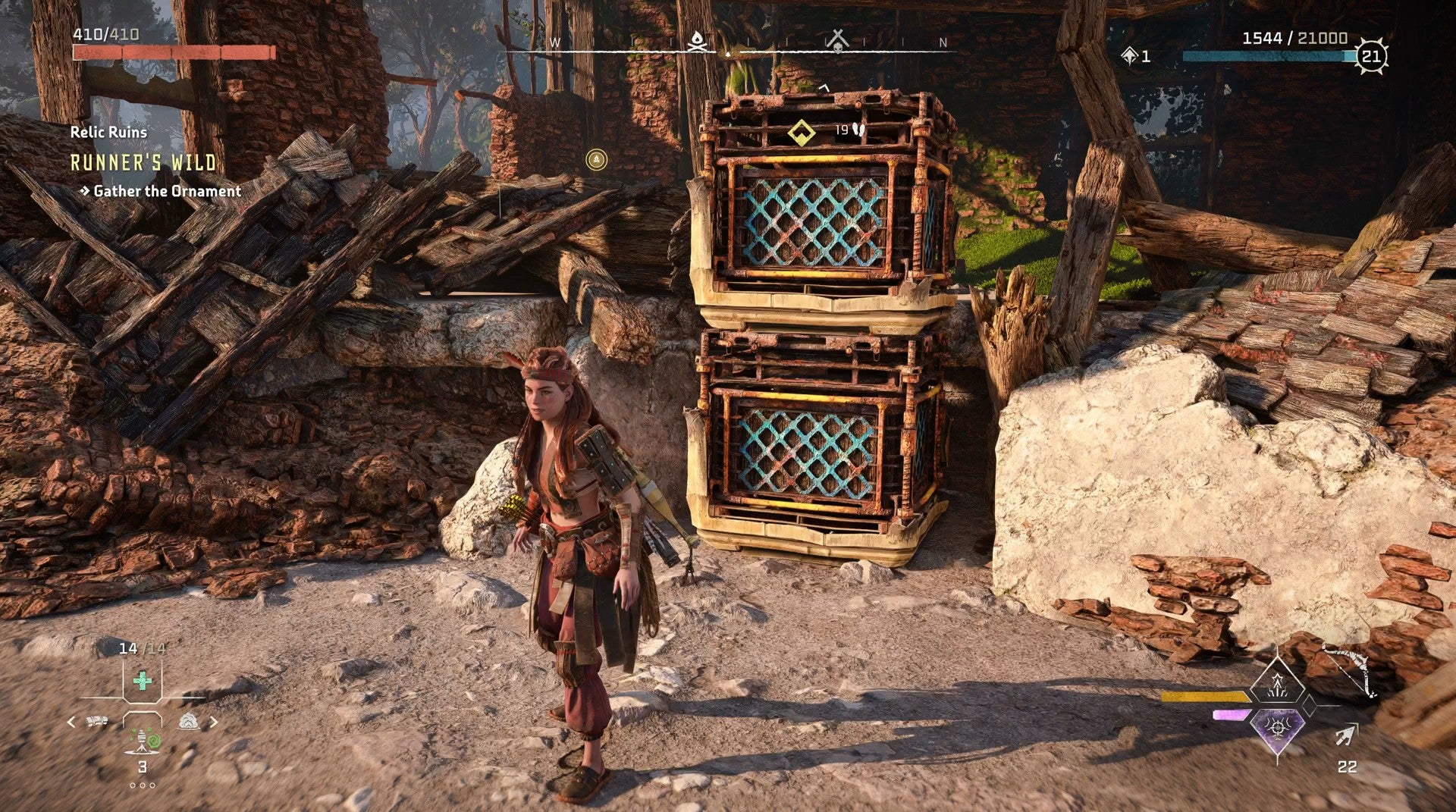Select the yellow diamond quest waypoint marker
The image size is (1456, 812).
pos(801,133)
